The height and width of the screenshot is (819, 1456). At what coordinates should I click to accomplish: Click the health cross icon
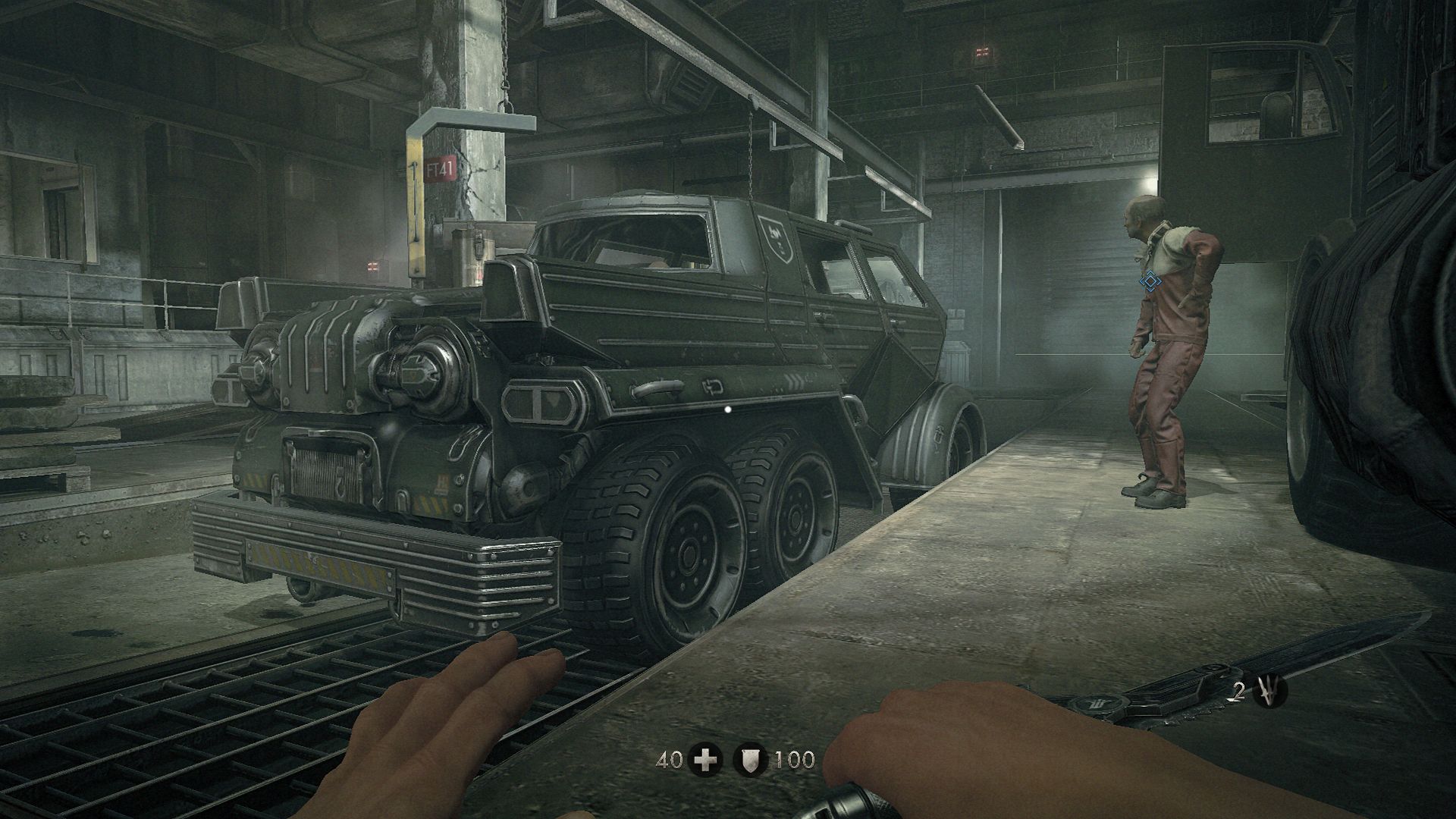tap(705, 760)
